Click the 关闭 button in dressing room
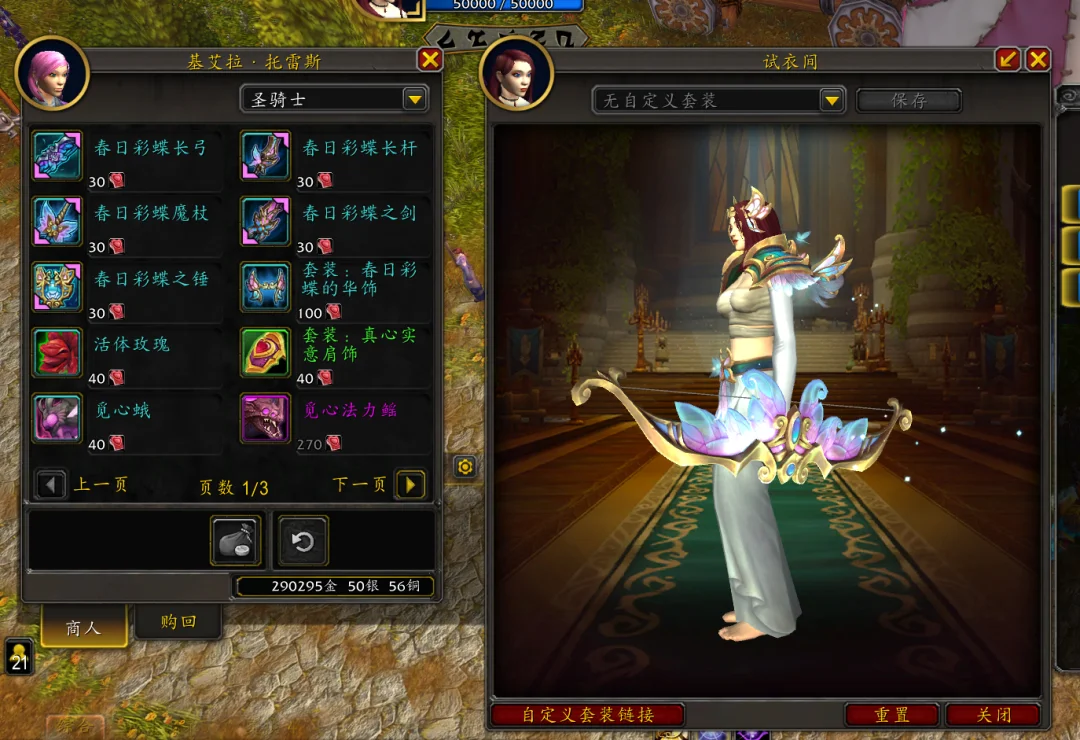Viewport: 1080px width, 740px height. 993,715
